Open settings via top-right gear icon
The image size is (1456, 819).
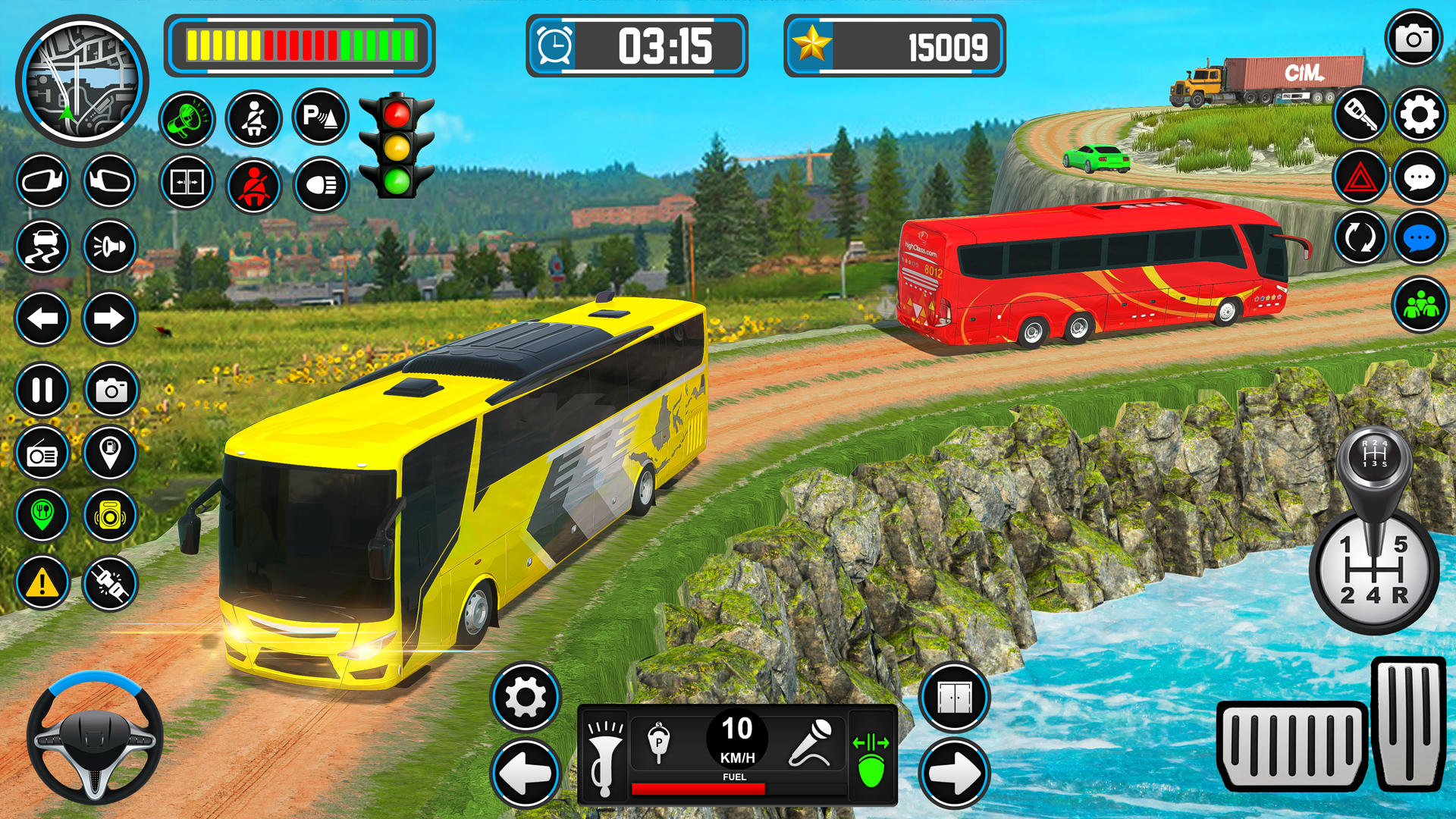coord(1420,115)
